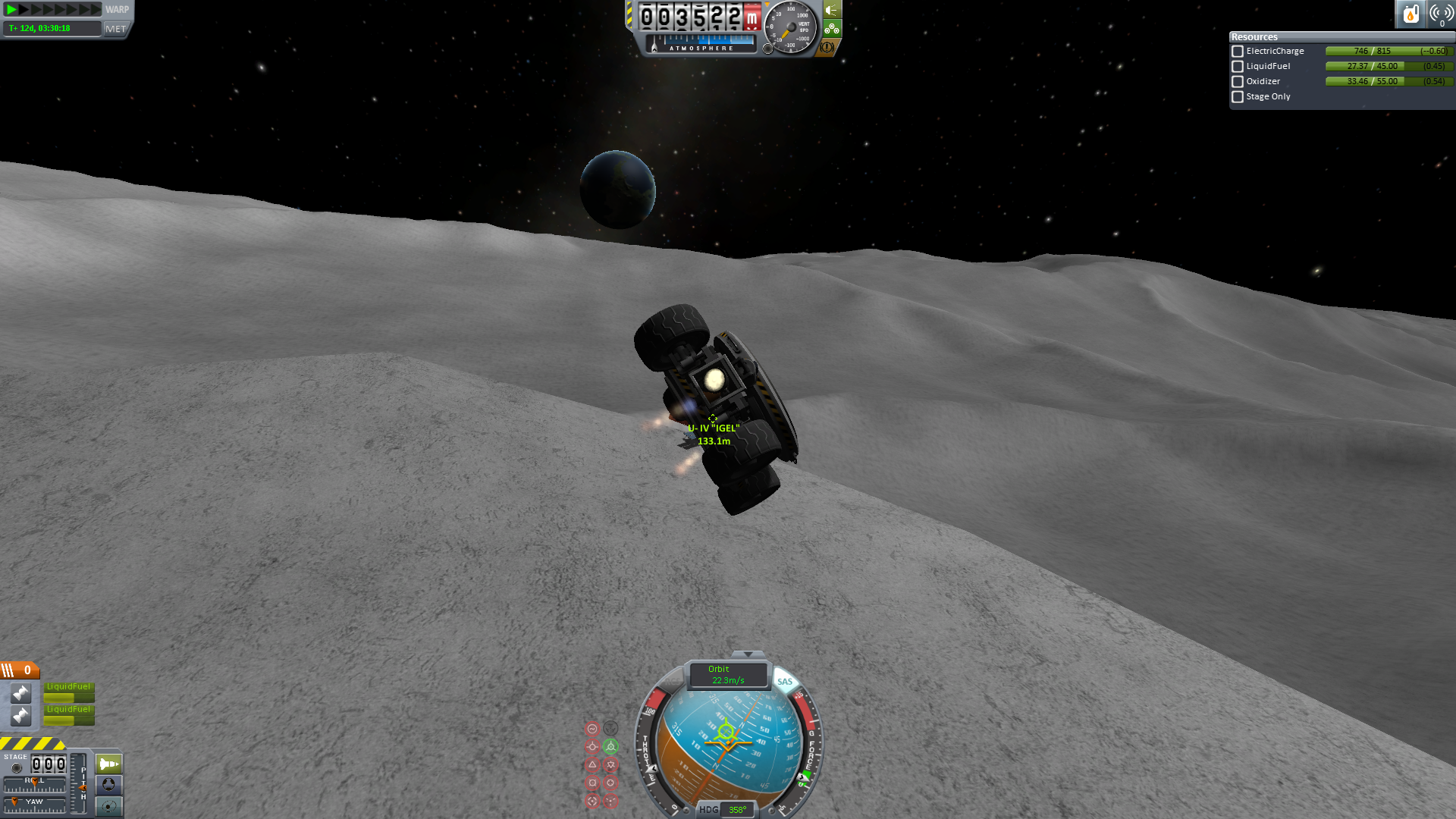The image size is (1456, 819).
Task: Tick the ElectricCharge resource checkbox
Action: pyautogui.click(x=1238, y=52)
